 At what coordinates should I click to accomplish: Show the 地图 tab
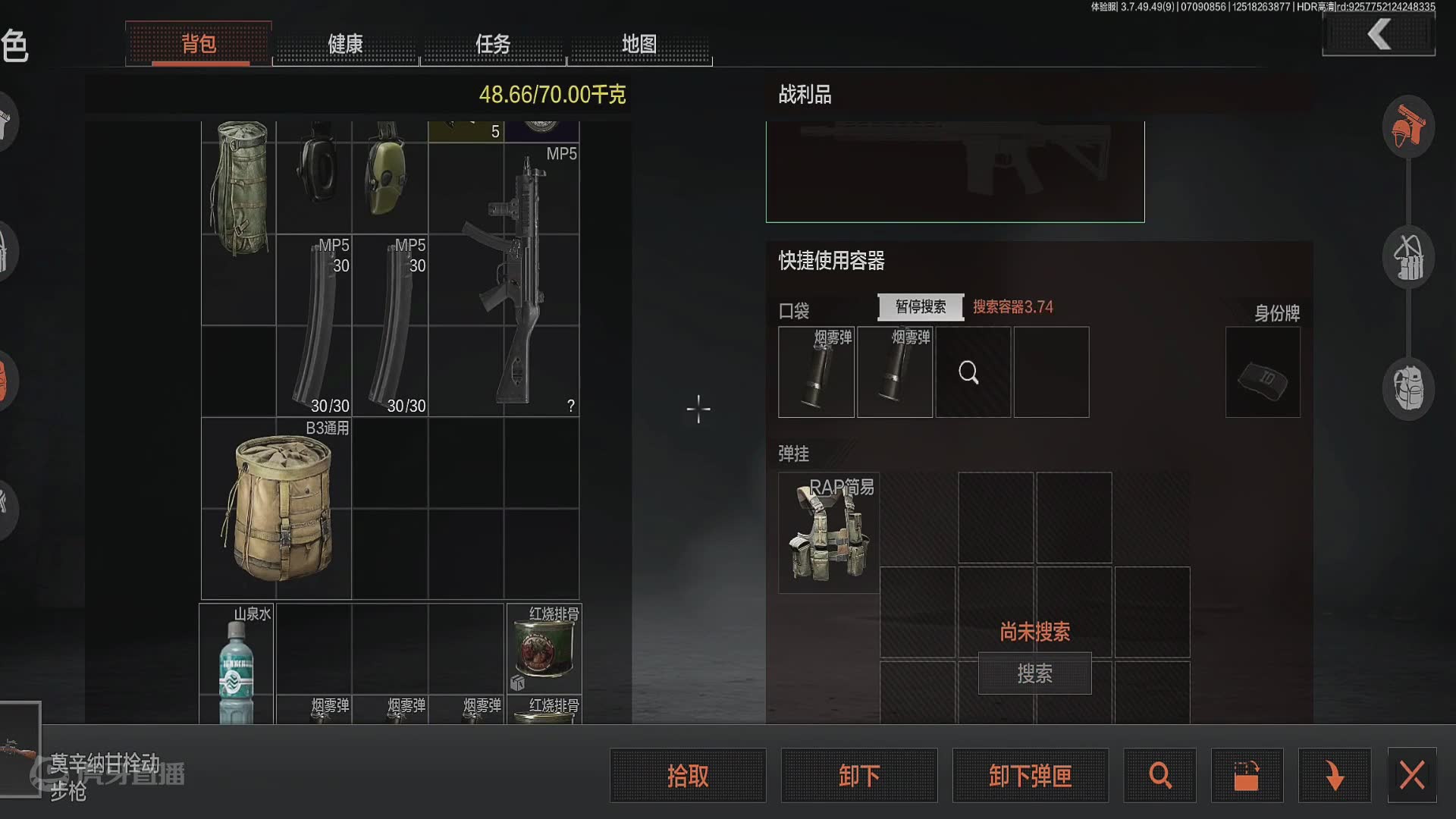[x=639, y=45]
